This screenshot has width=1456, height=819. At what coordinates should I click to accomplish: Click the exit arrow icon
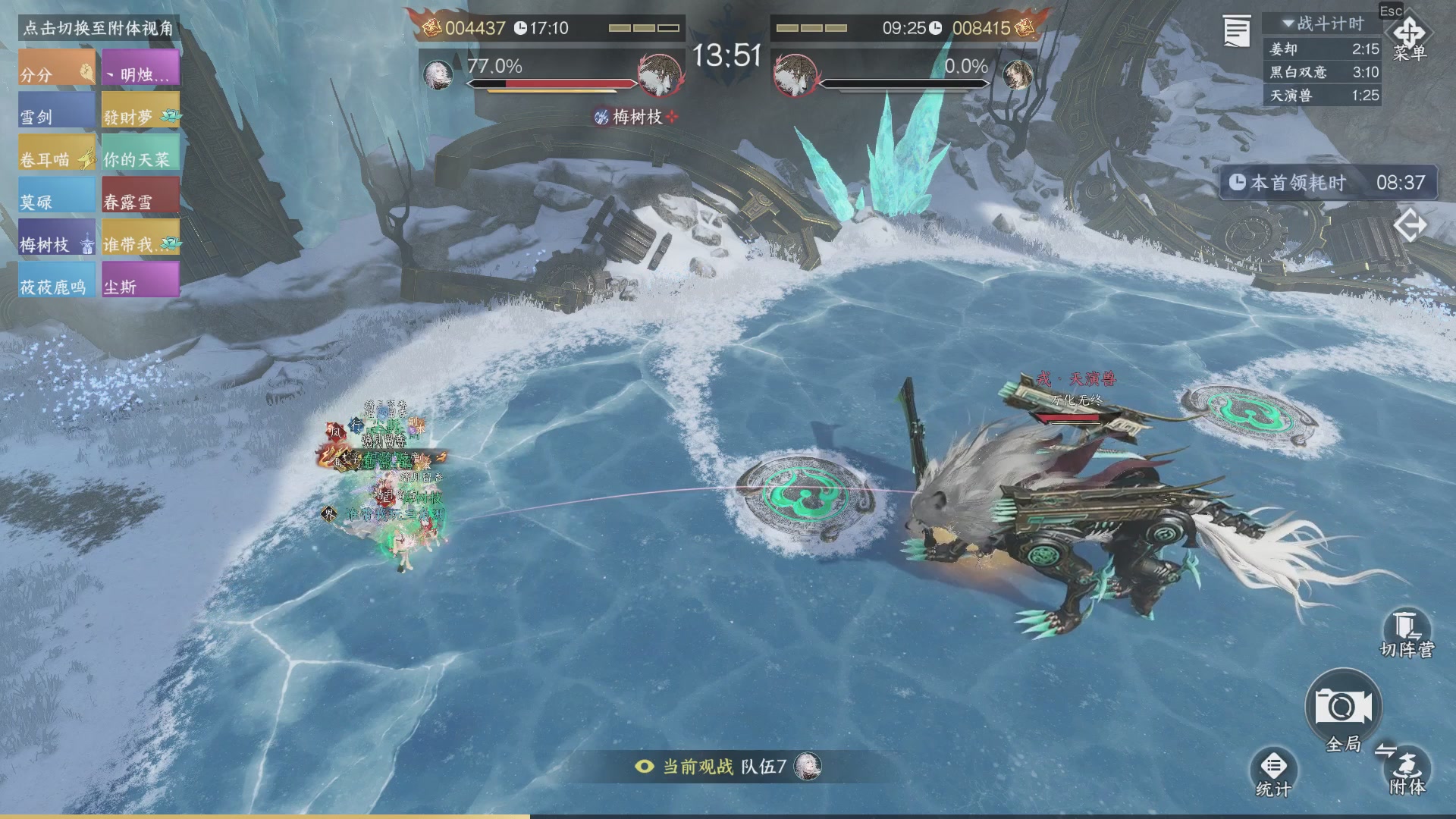pos(1410,226)
